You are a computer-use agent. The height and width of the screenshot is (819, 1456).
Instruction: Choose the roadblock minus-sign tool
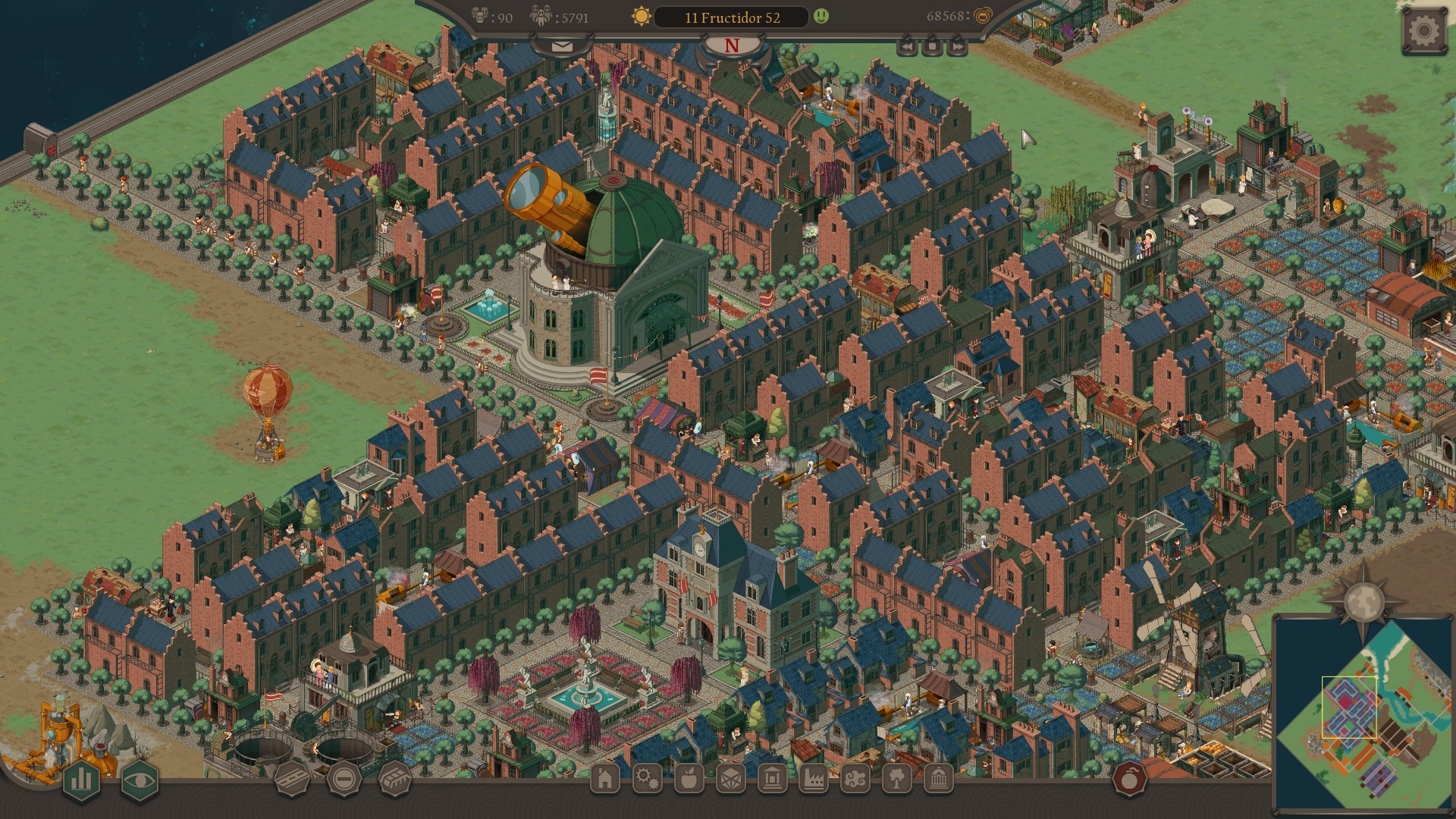(x=344, y=778)
